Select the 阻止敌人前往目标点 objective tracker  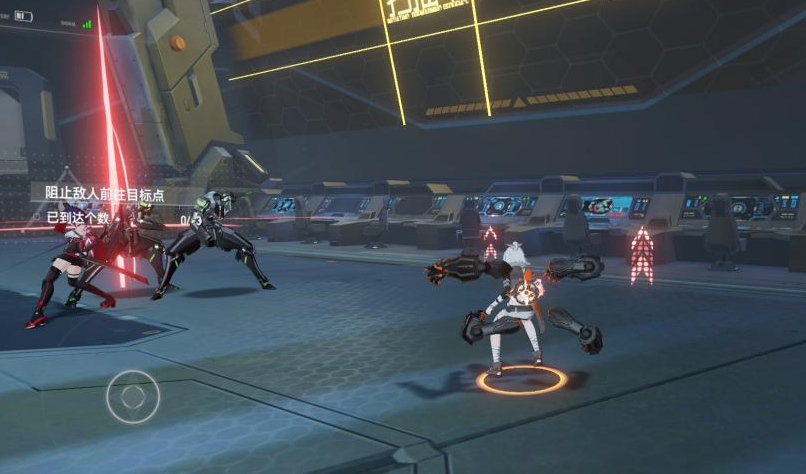click(x=105, y=194)
